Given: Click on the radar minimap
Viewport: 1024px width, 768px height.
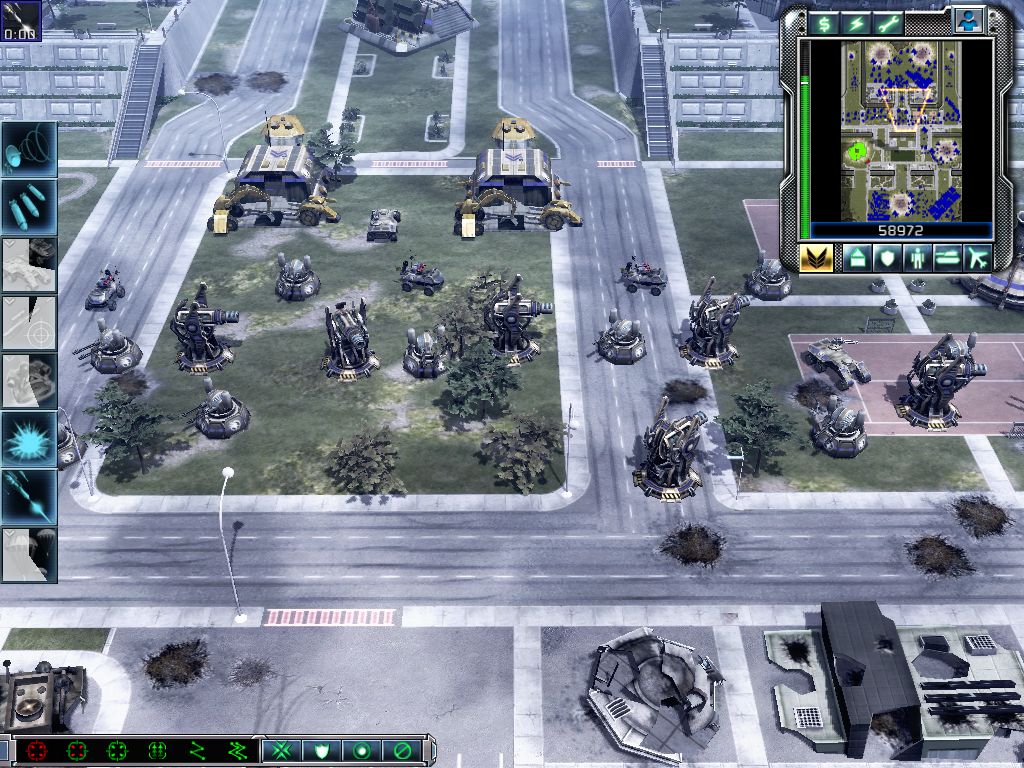Looking at the screenshot, I should [x=900, y=130].
